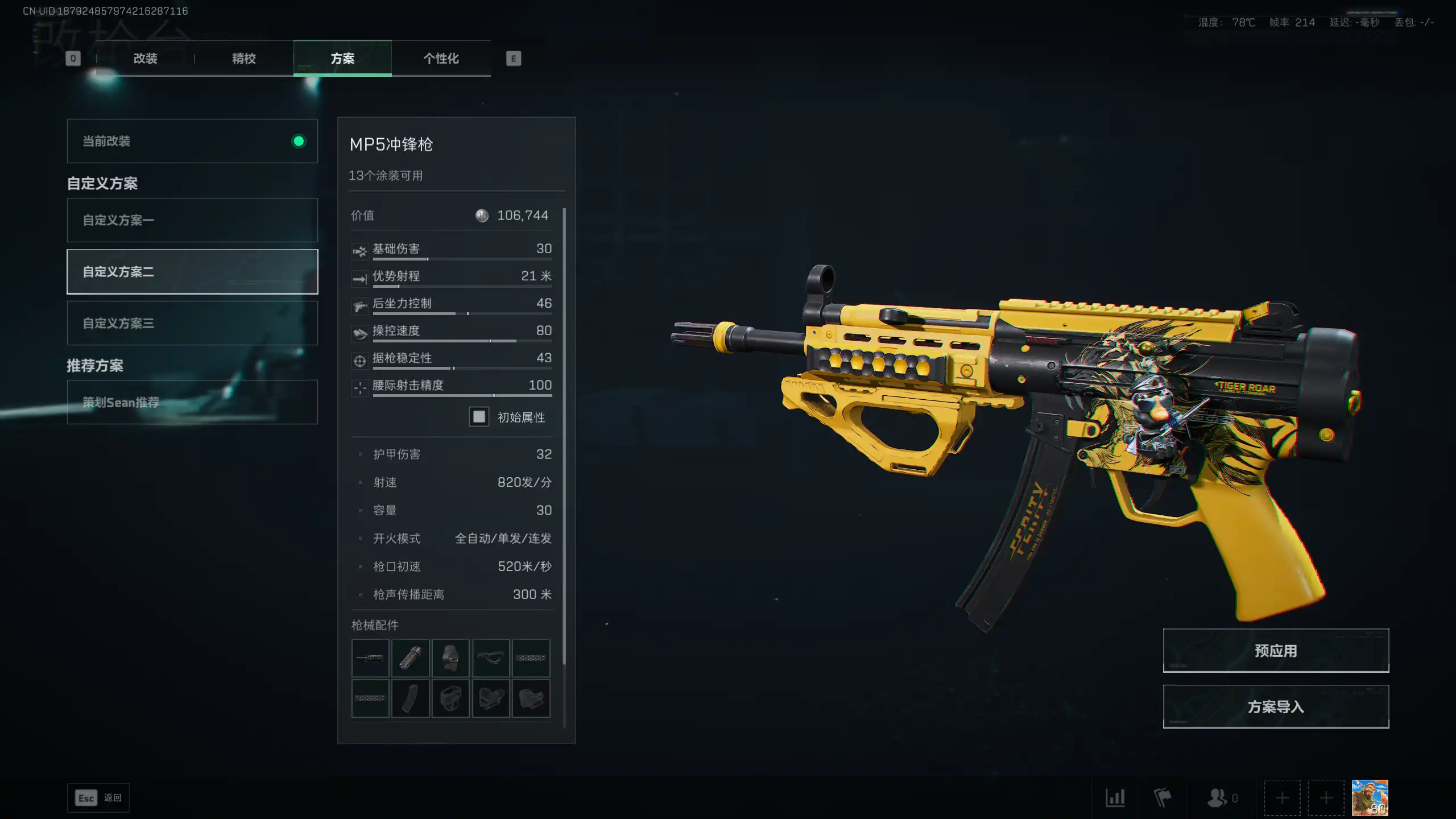Switch to the 改装 tab
The width and height of the screenshot is (1456, 819).
point(145,59)
